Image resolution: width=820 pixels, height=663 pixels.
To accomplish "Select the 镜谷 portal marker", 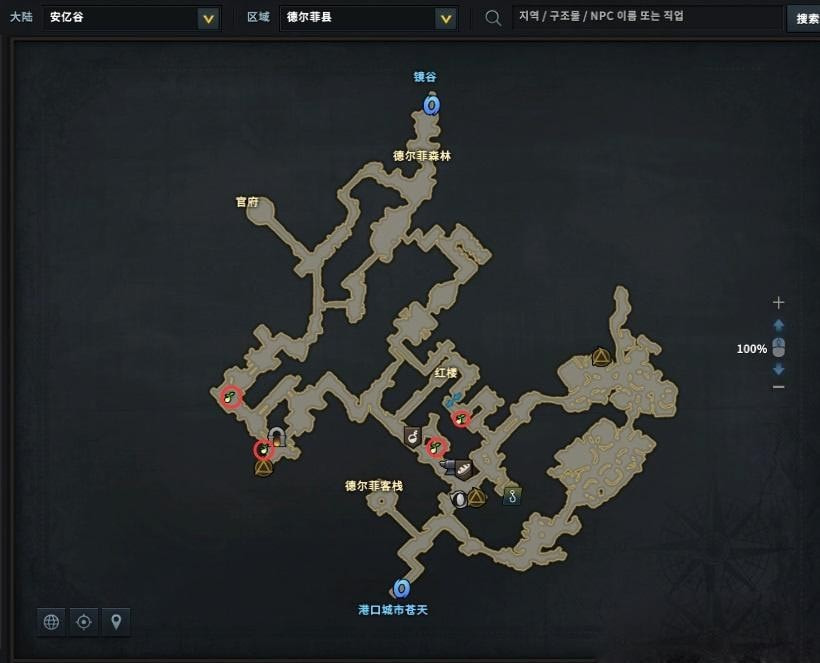I will click(431, 104).
